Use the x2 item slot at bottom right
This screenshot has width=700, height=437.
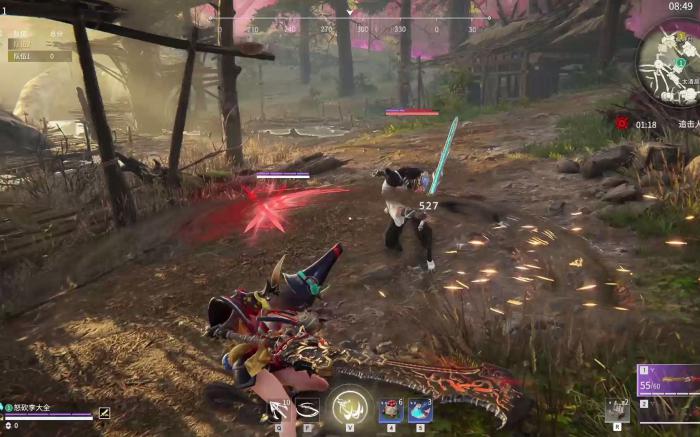(x=617, y=409)
